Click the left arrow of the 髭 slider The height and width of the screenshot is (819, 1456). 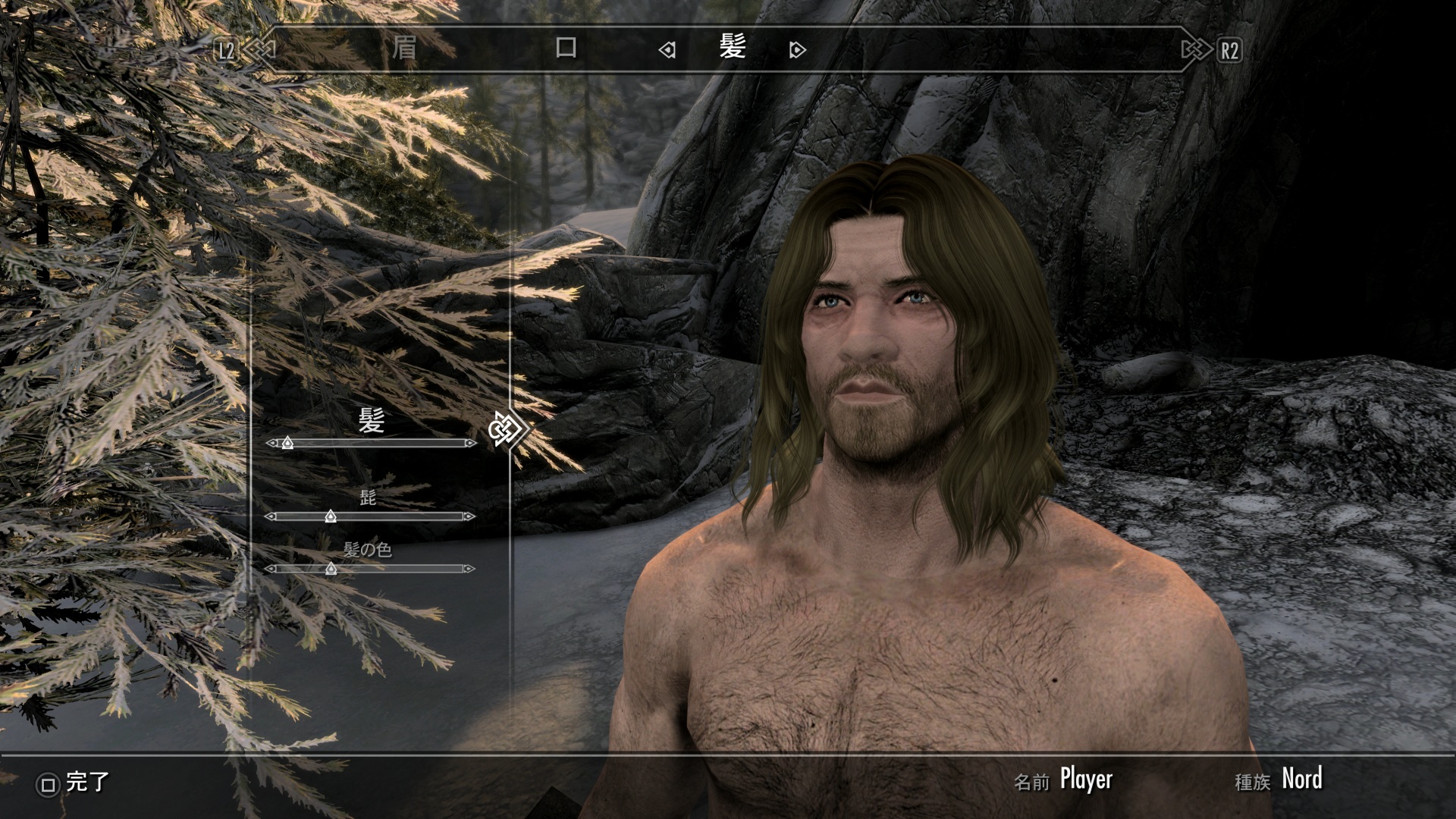pyautogui.click(x=271, y=516)
